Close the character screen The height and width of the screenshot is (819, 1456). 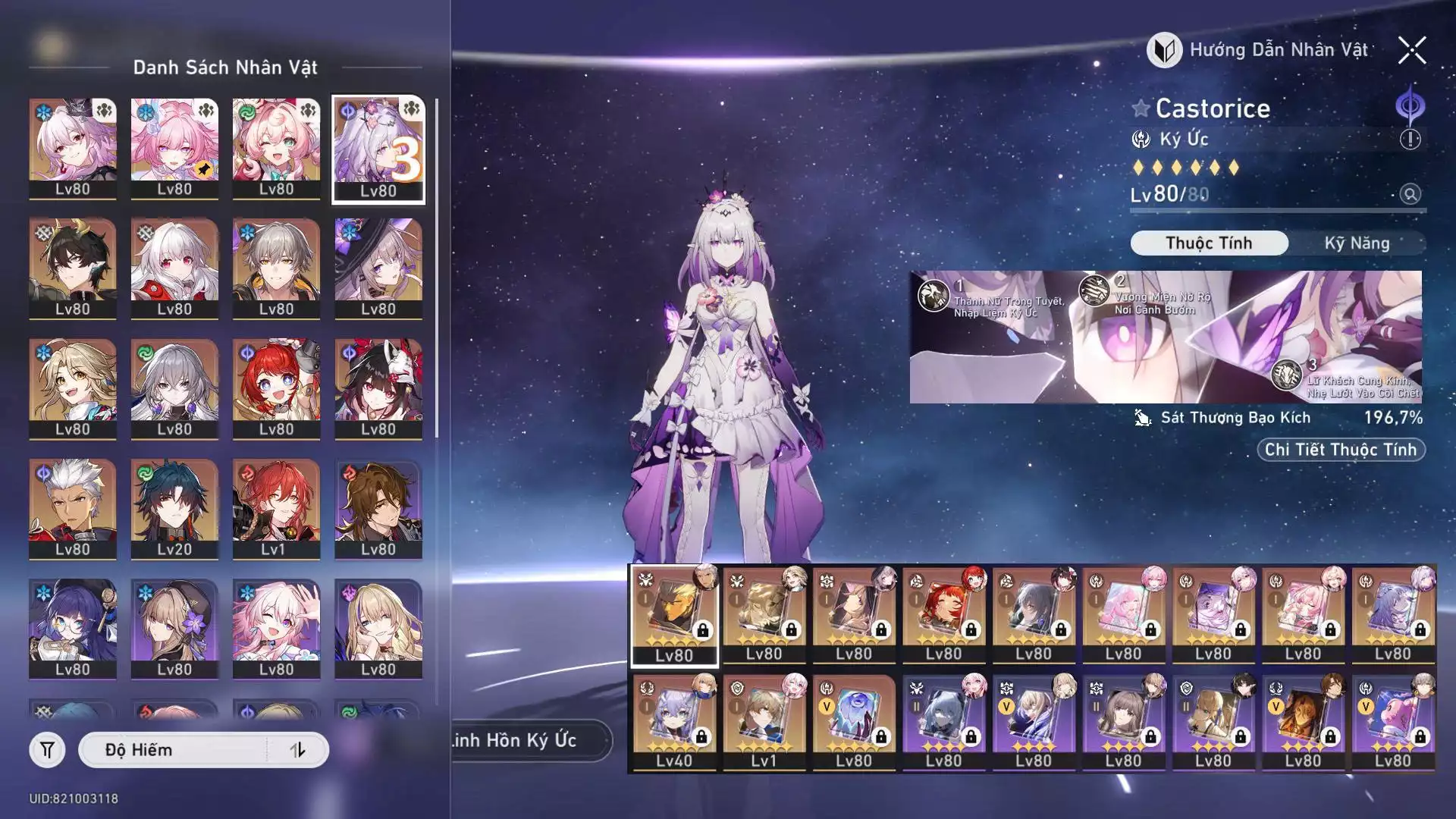(x=1411, y=51)
